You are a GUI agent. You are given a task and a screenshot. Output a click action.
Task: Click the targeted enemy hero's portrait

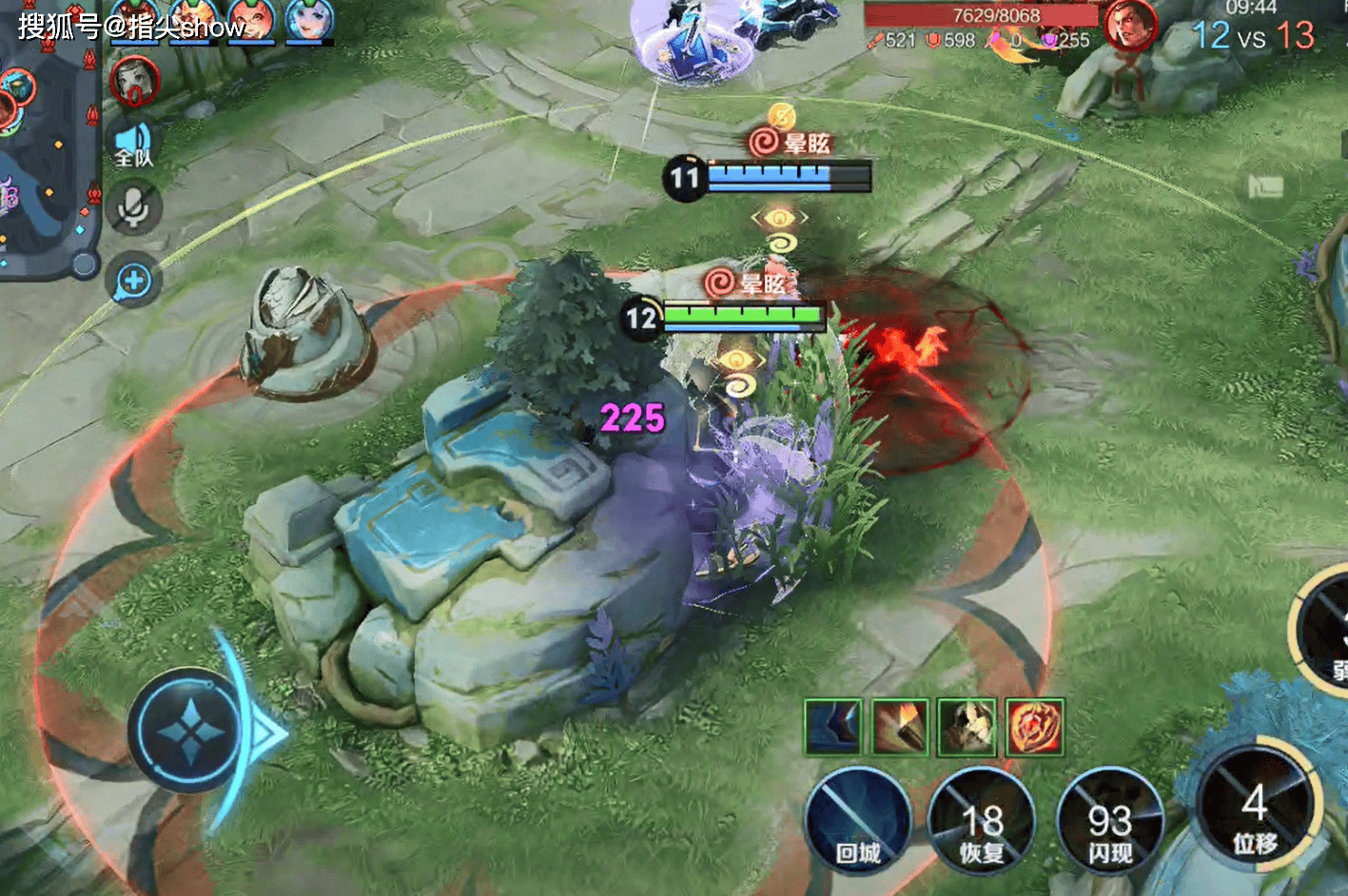1129,26
